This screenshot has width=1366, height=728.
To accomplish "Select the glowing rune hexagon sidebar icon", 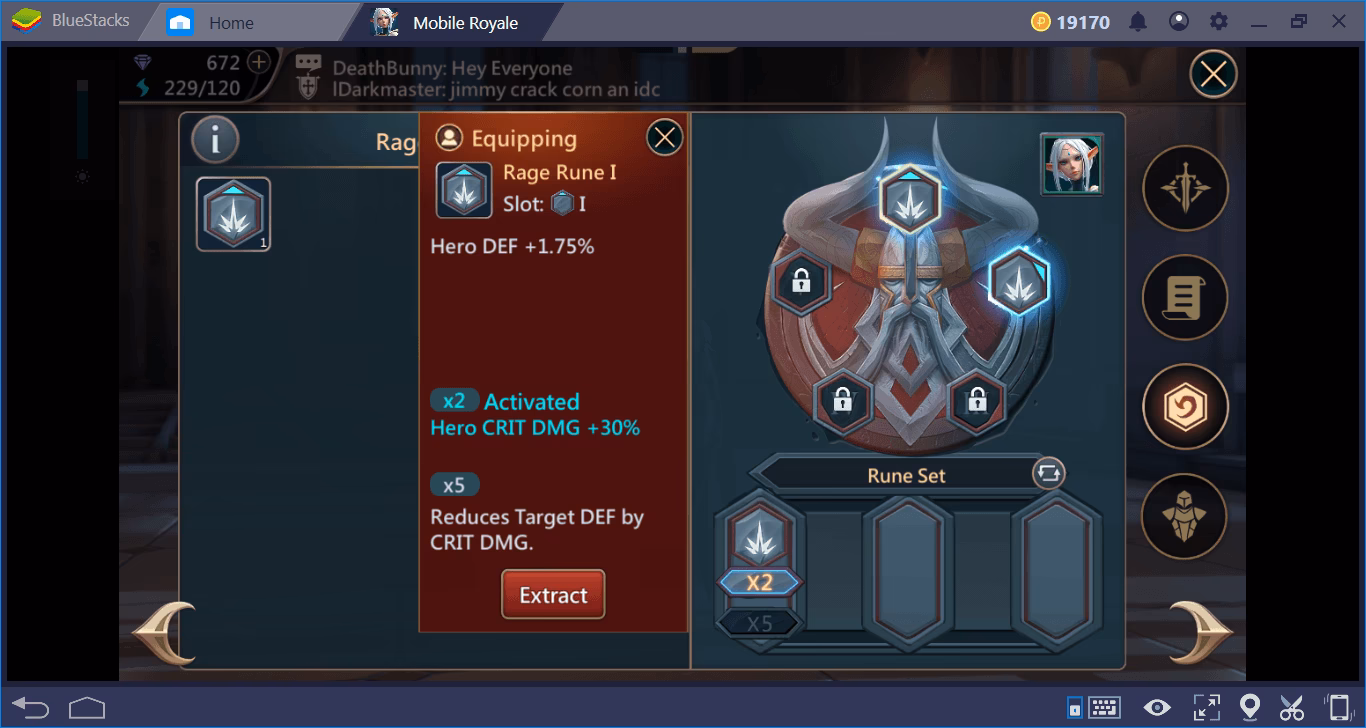I will tap(1185, 406).
